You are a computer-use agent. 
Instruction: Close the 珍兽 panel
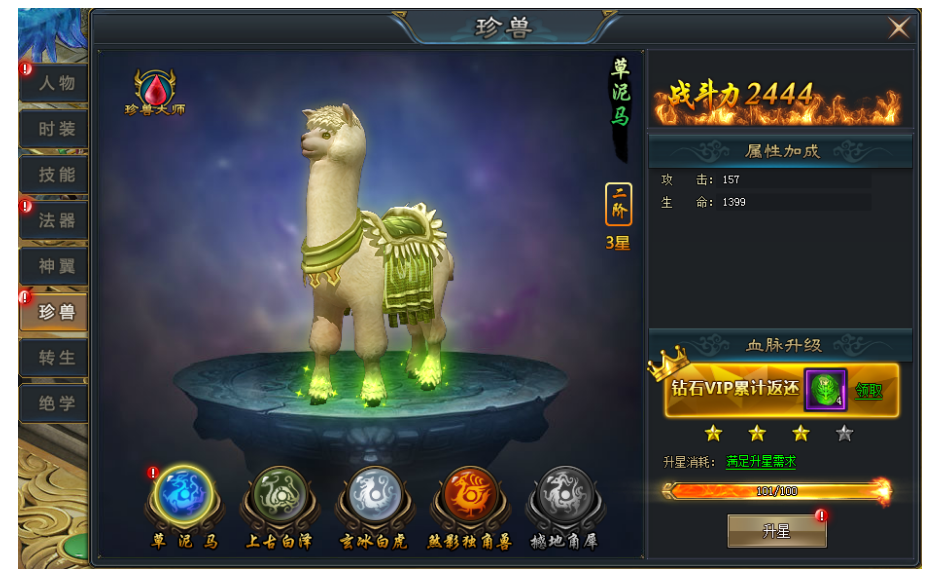coord(898,28)
